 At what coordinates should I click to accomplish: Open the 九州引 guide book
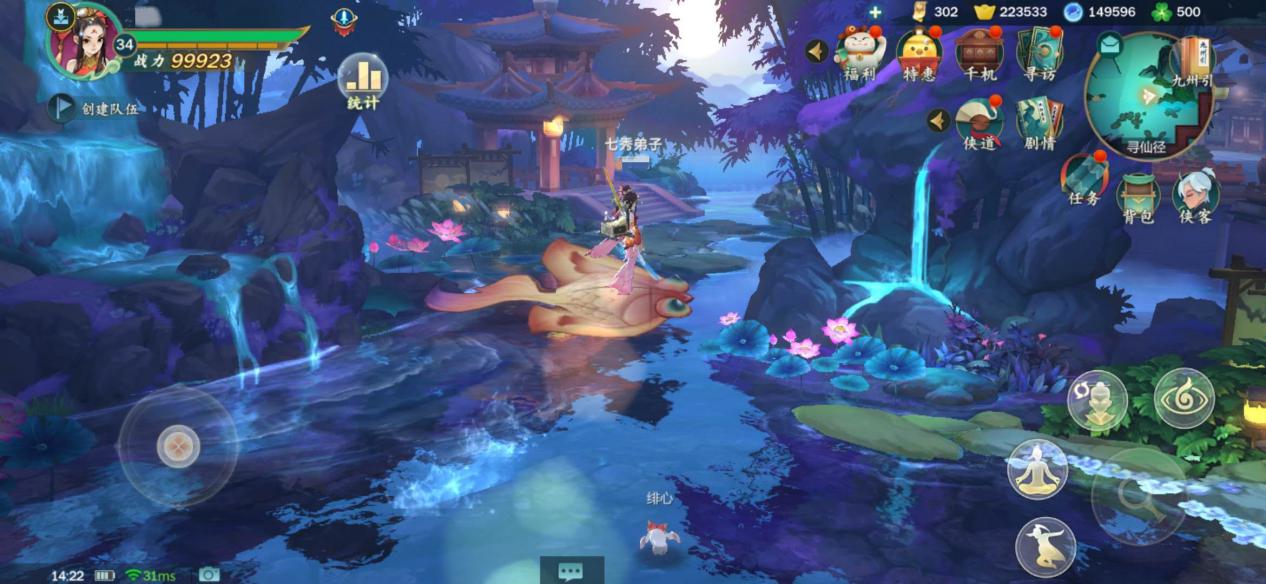(x=1194, y=62)
